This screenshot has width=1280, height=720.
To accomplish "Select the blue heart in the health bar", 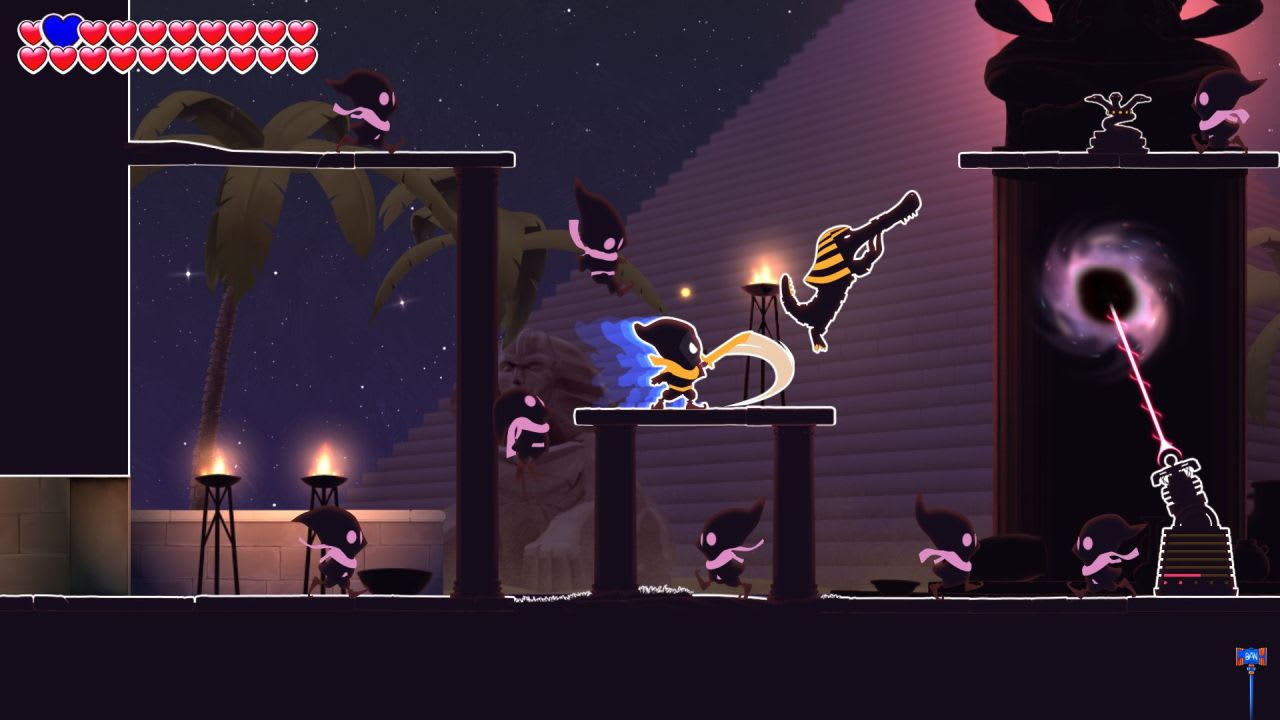I will (x=60, y=31).
